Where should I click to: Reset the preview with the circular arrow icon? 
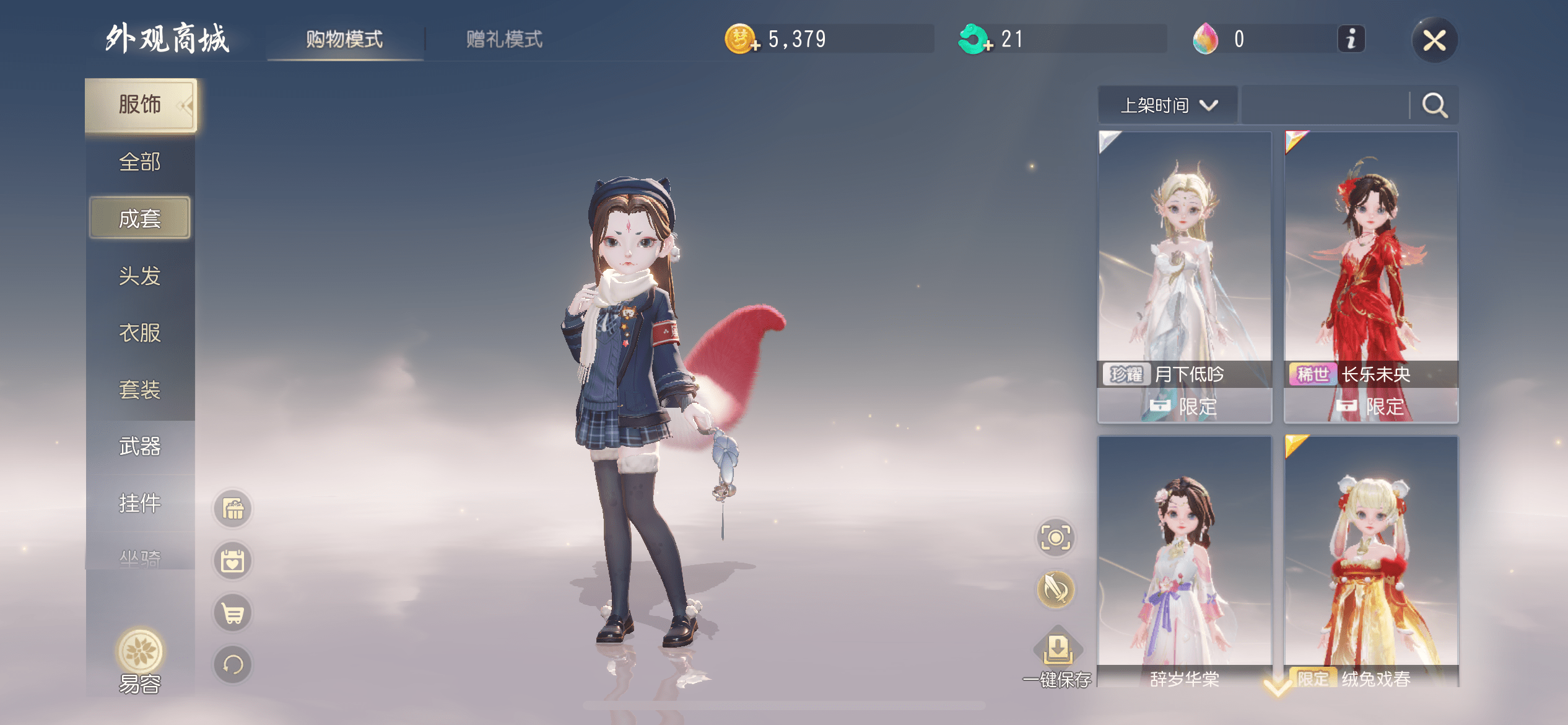[x=233, y=665]
